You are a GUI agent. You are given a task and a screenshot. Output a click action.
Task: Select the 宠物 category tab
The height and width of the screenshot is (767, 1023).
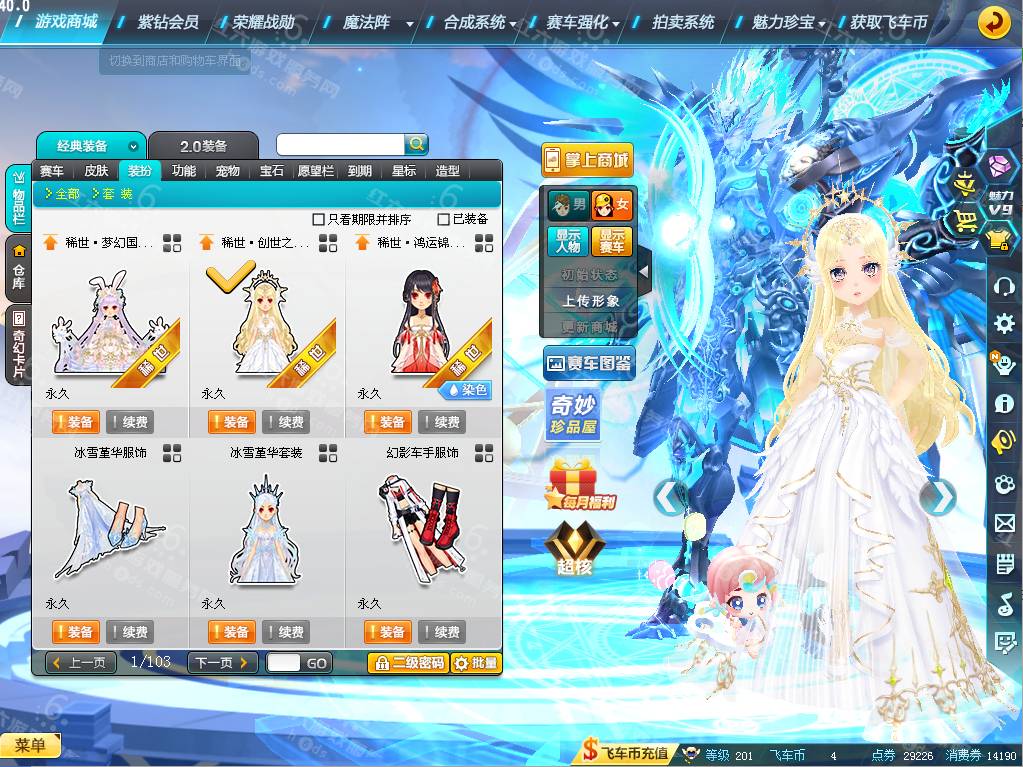coord(228,171)
